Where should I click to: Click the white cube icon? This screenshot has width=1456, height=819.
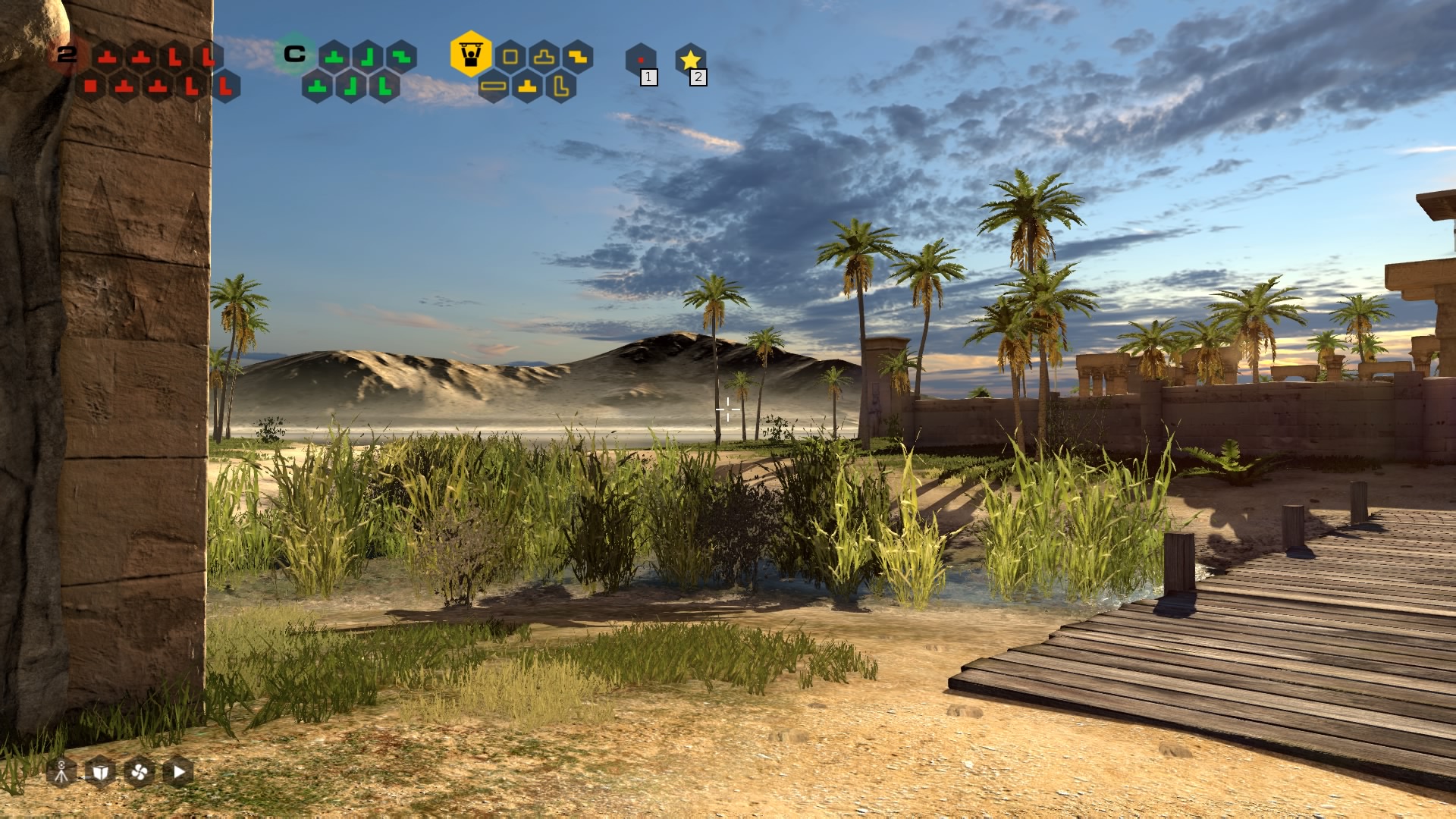click(100, 772)
